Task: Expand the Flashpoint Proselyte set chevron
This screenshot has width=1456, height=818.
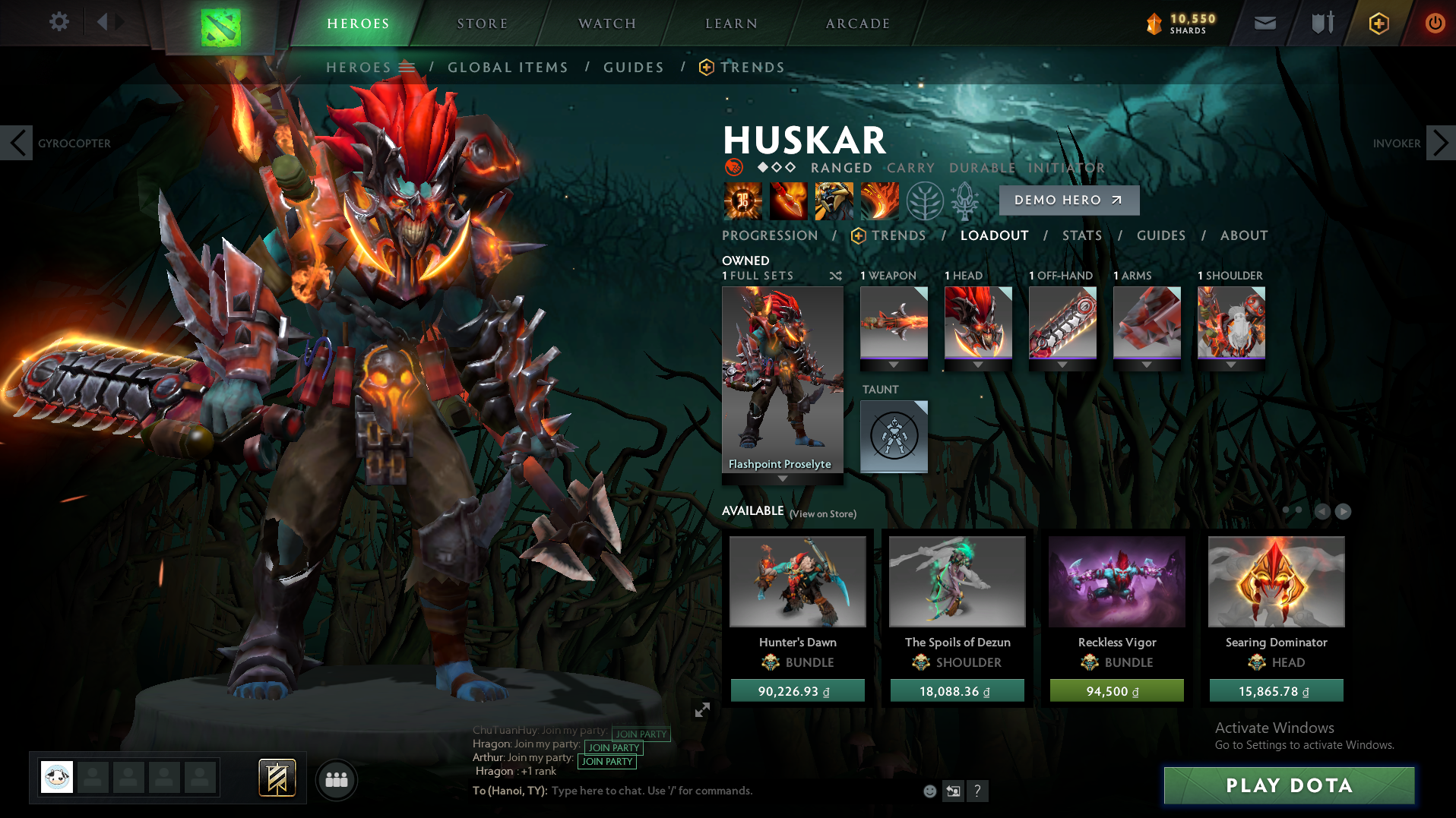Action: 782,478
